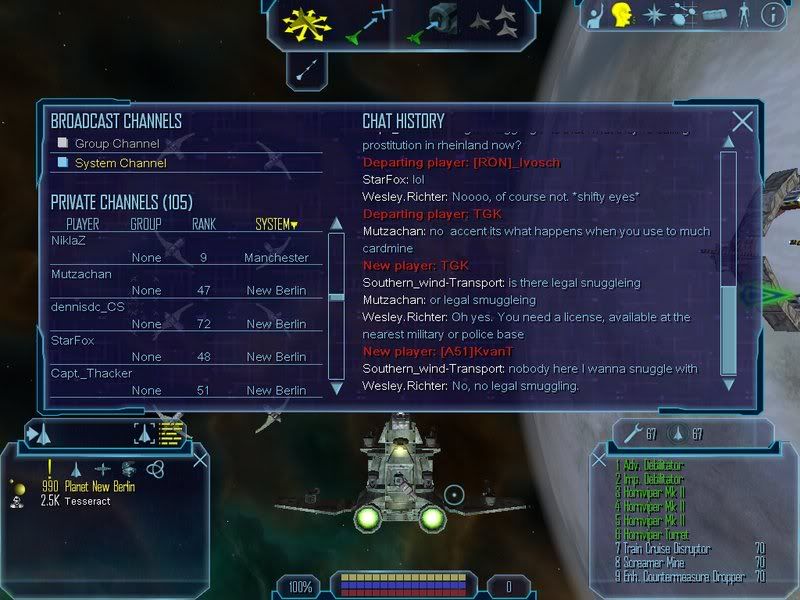Show the information 'i' panel
The height and width of the screenshot is (600, 800).
[772, 15]
